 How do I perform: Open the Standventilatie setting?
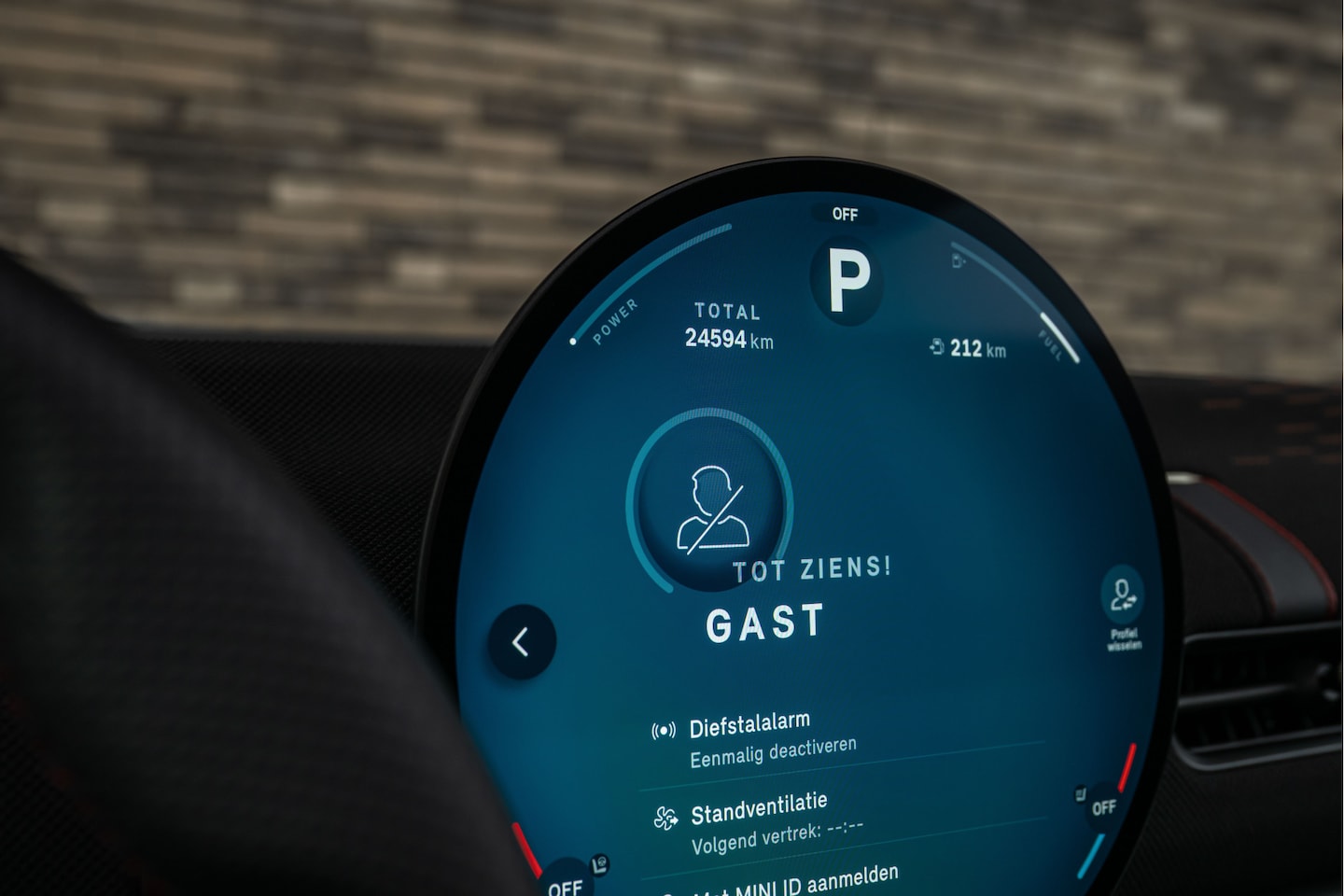click(x=759, y=807)
